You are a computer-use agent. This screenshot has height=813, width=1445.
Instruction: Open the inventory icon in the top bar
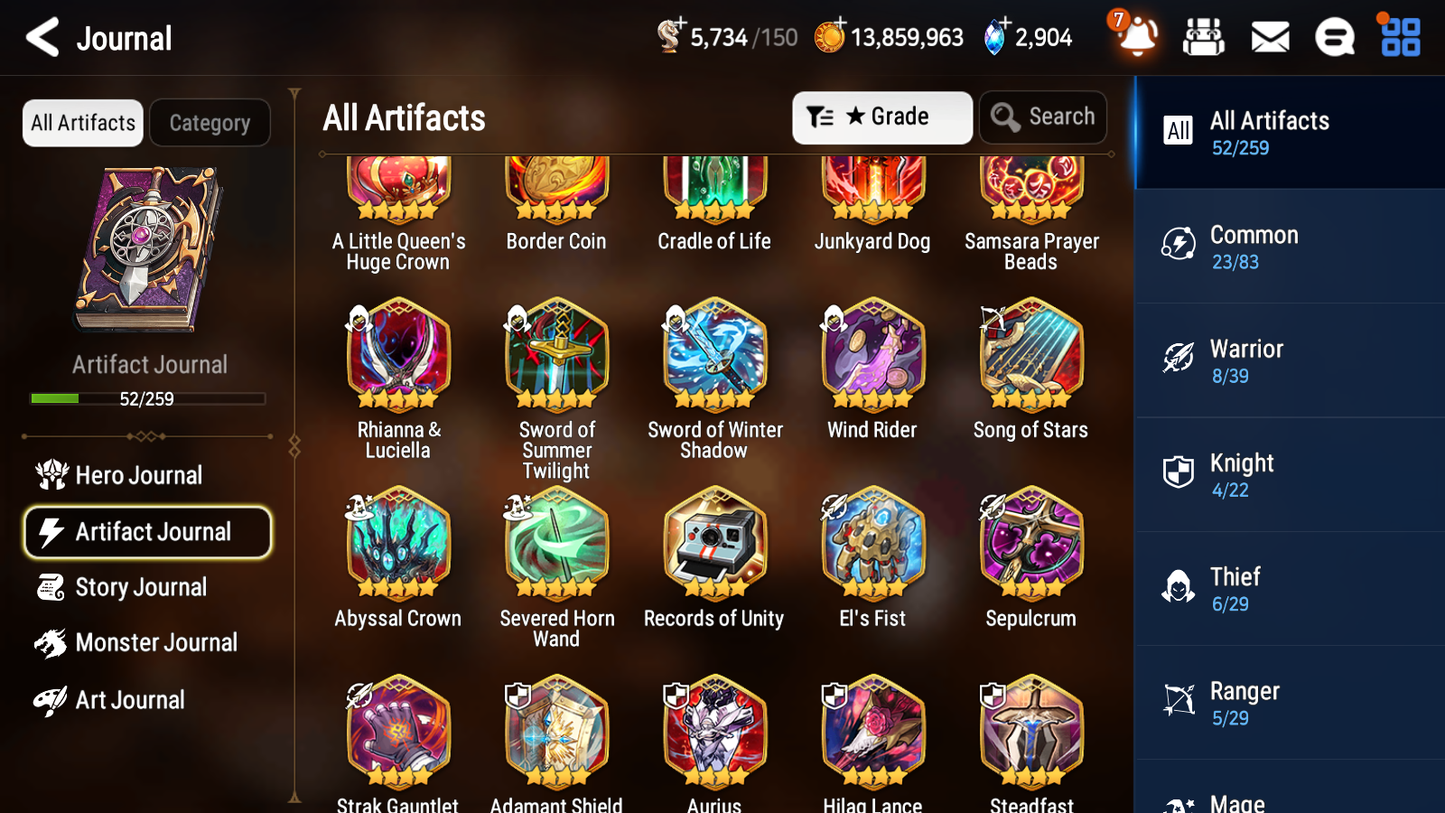coord(1203,37)
